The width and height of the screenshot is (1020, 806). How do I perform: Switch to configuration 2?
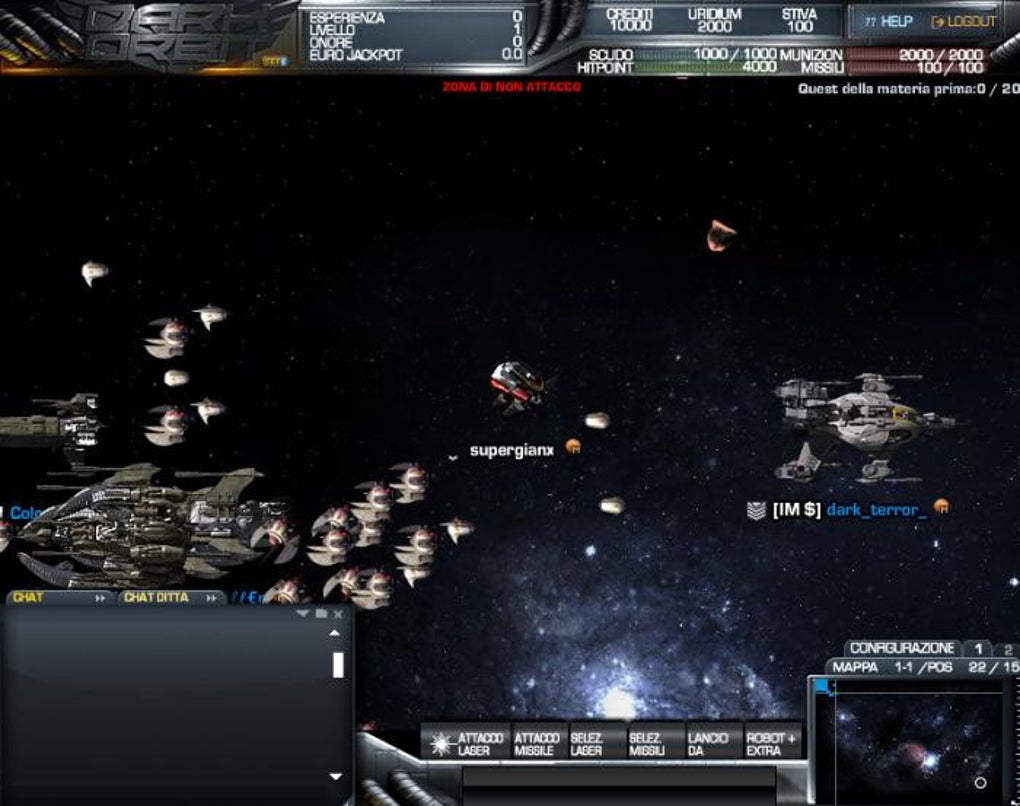(1007, 649)
